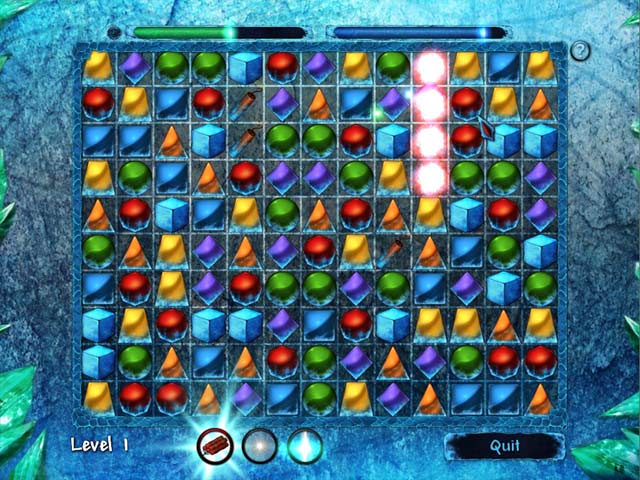640x480 pixels.
Task: Open the question mark help button
Action: 581,51
